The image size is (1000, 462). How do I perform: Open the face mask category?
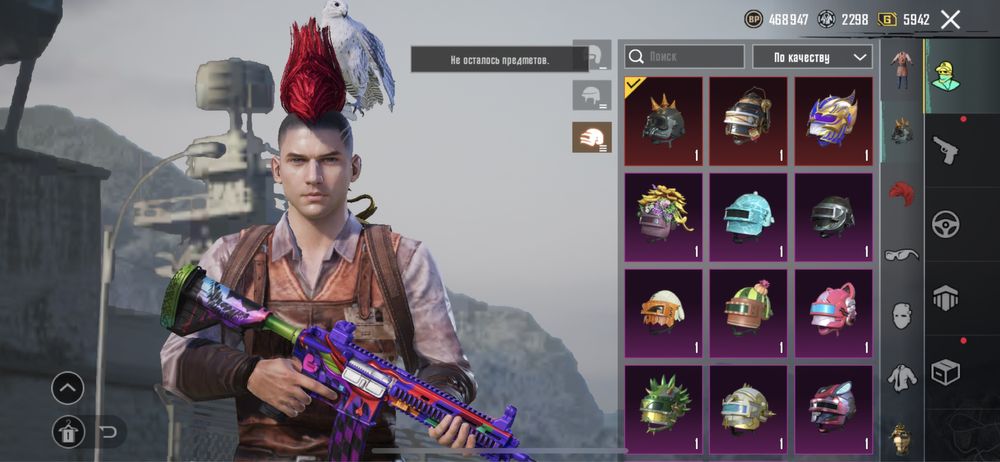tap(902, 316)
